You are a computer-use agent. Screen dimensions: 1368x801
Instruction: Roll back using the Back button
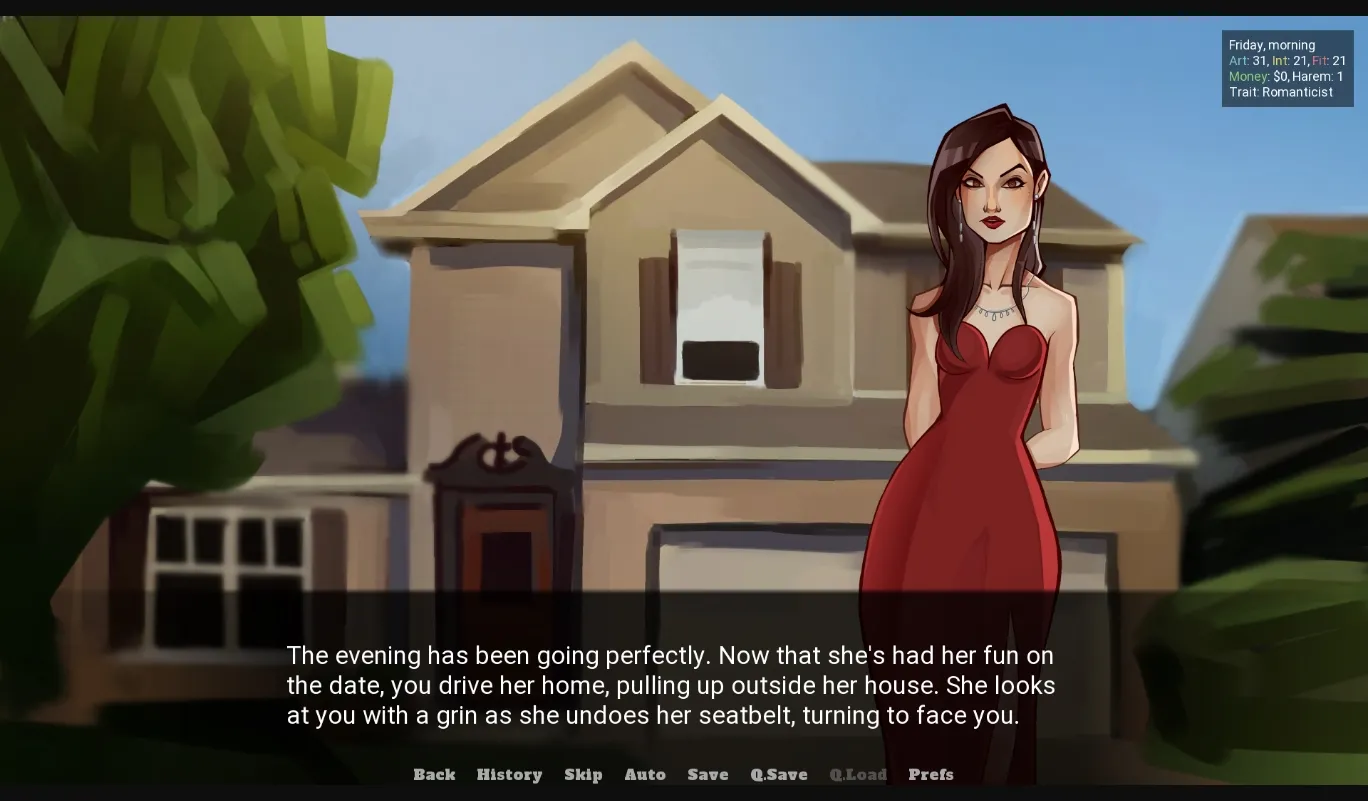point(434,774)
